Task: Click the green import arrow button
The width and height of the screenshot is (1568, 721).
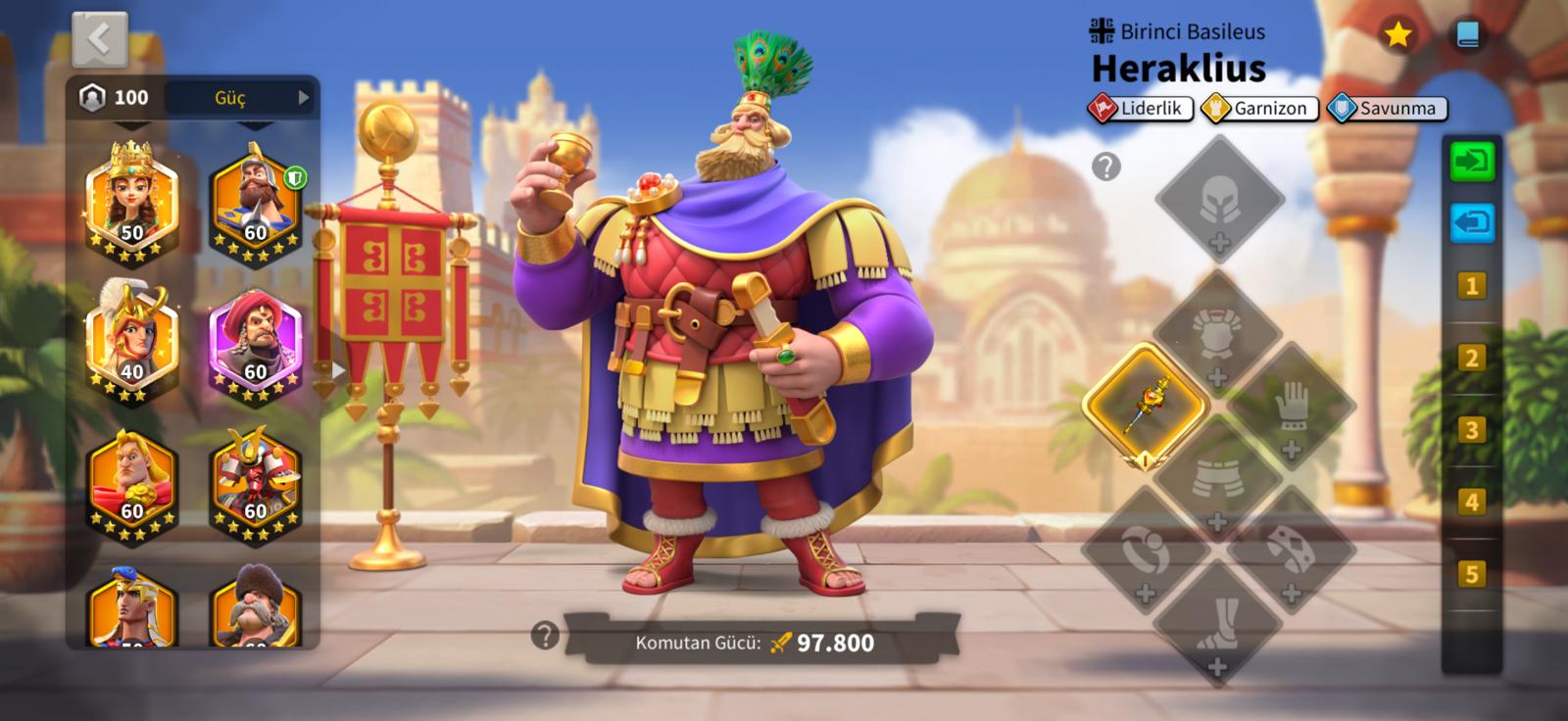Action: coord(1471,161)
